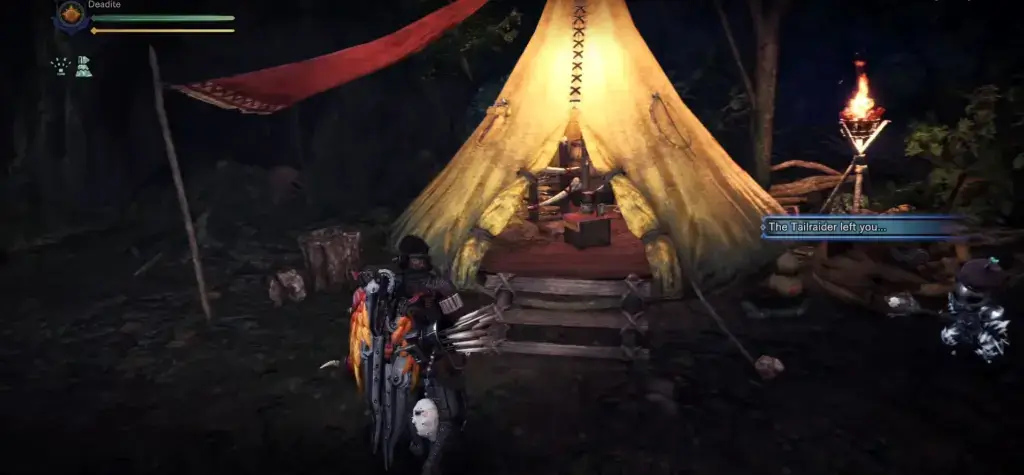Click the Deadite hunter emblem icon
The width and height of the screenshot is (1024, 475).
[x=71, y=15]
